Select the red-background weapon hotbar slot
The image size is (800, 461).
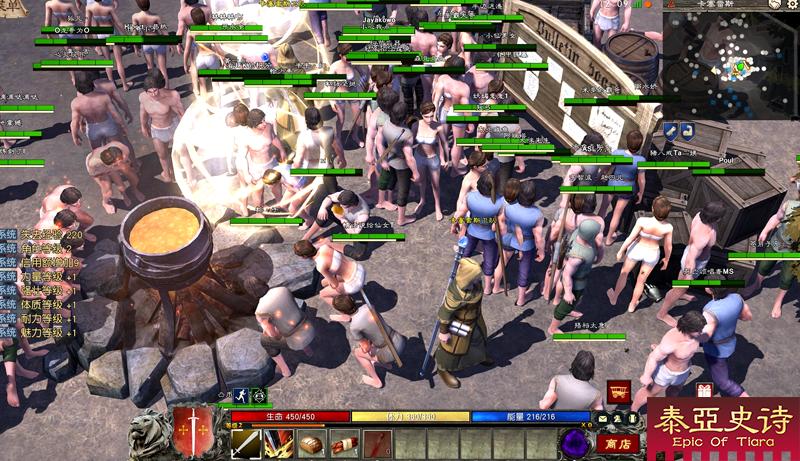(x=377, y=443)
